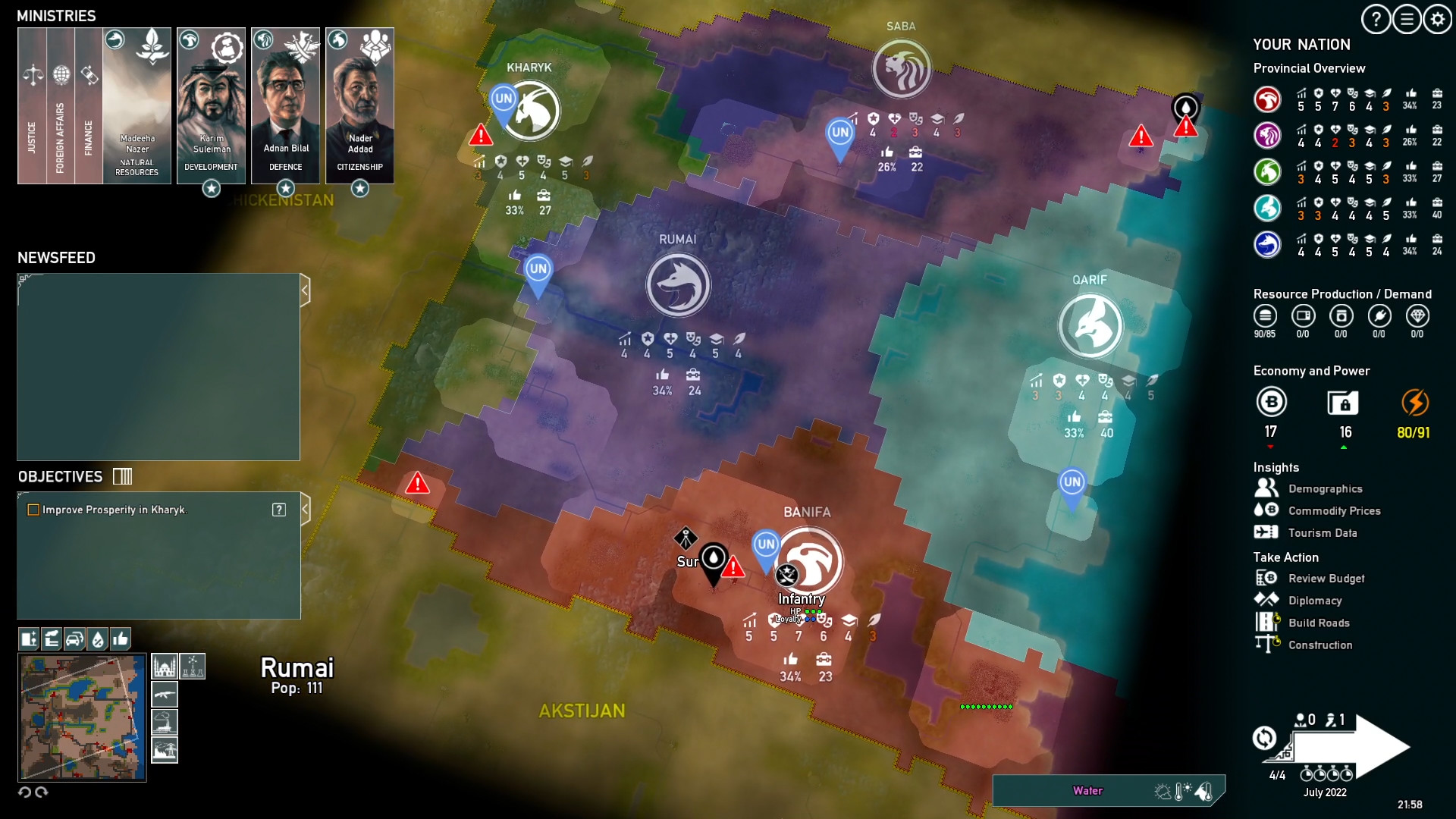Viewport: 1456px width, 819px height.
Task: Open the hamburger menu
Action: point(1407,19)
